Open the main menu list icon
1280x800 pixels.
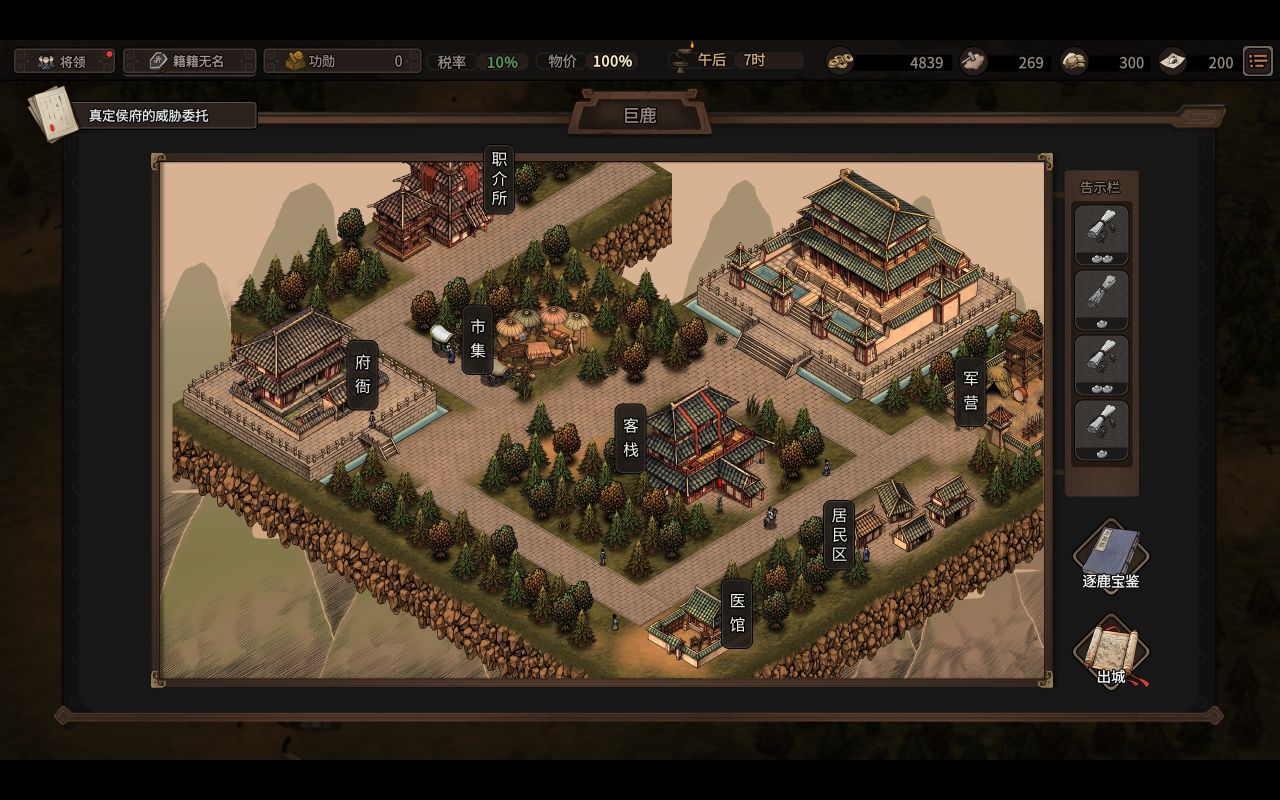click(1257, 61)
